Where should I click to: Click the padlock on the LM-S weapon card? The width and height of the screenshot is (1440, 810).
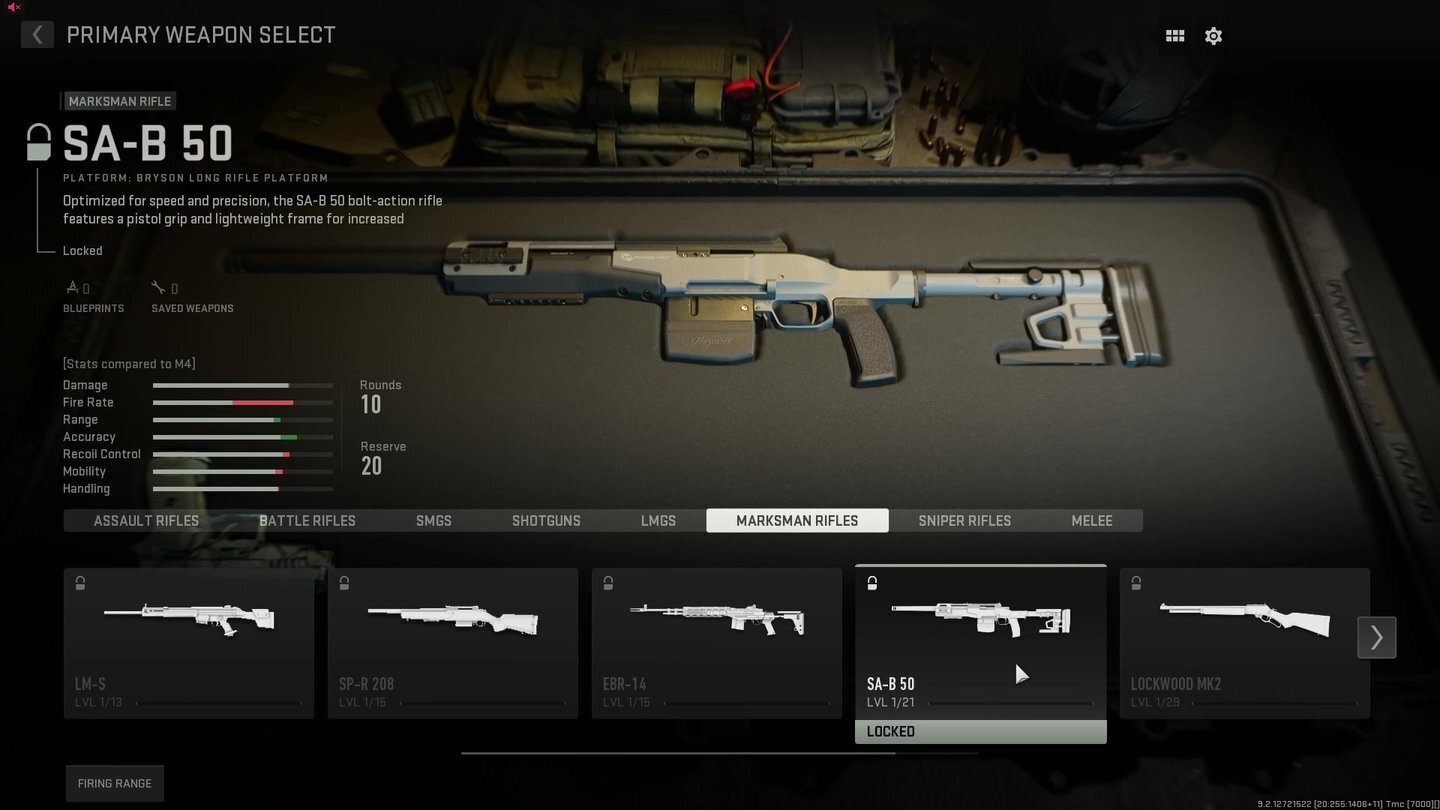coord(80,583)
